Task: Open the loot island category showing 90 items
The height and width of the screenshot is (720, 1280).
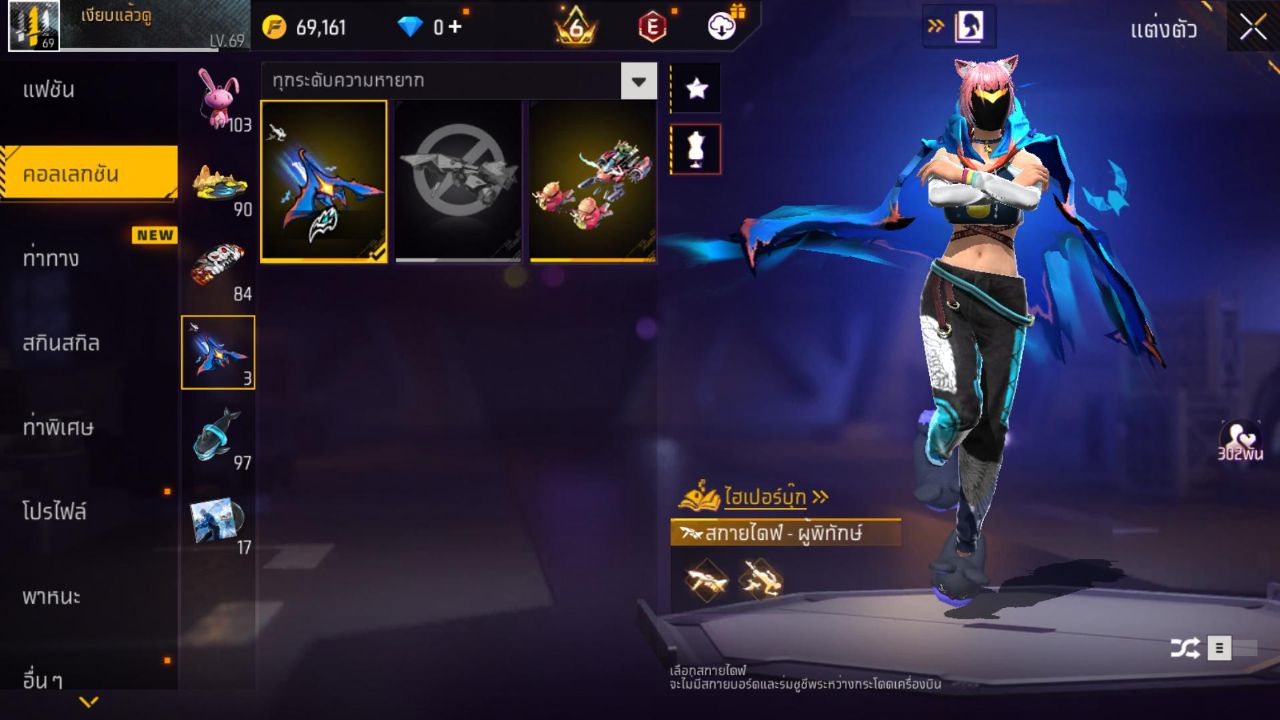Action: pos(219,180)
